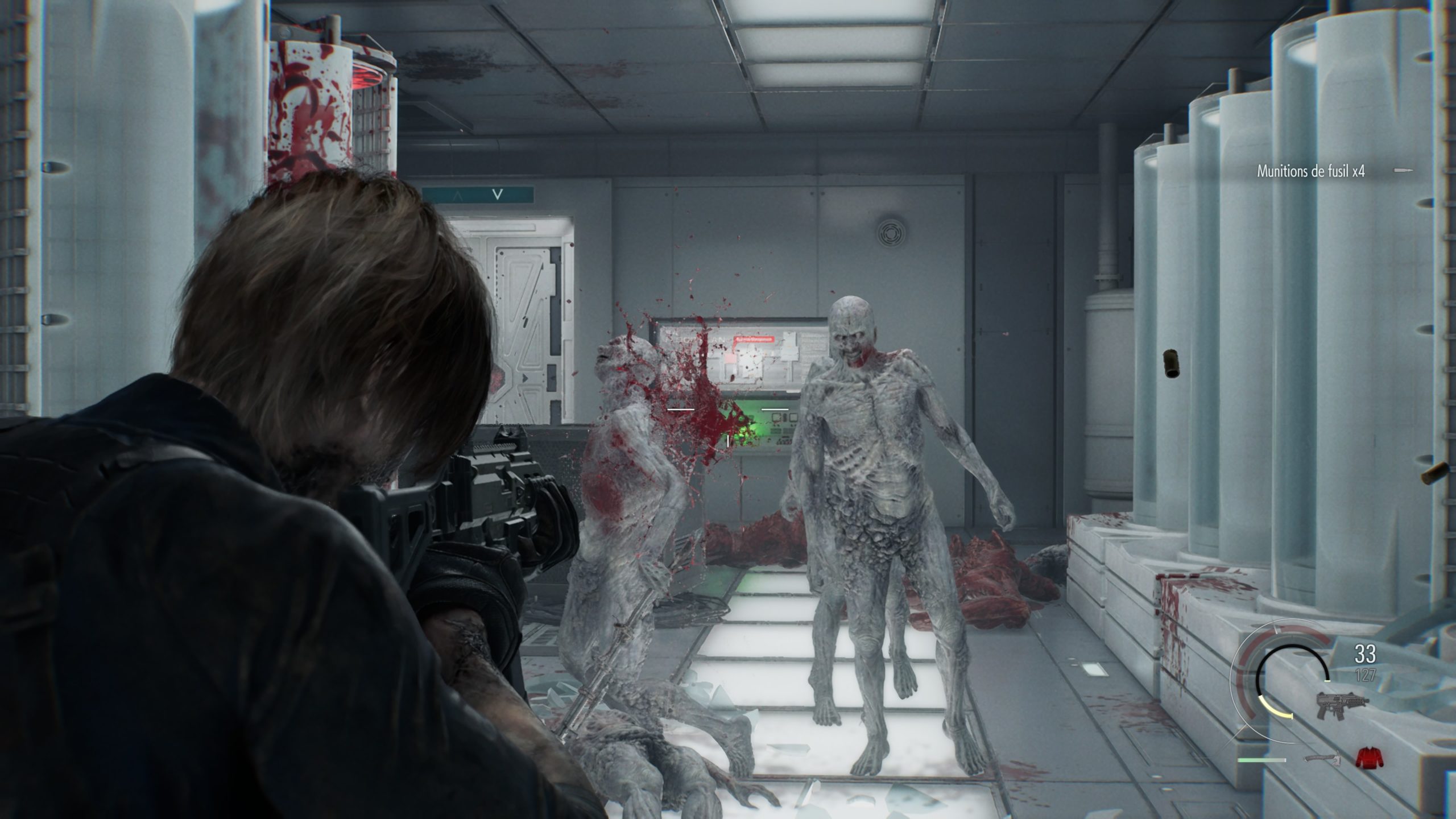Click the hatchet melee weapon icon

(x=1319, y=759)
